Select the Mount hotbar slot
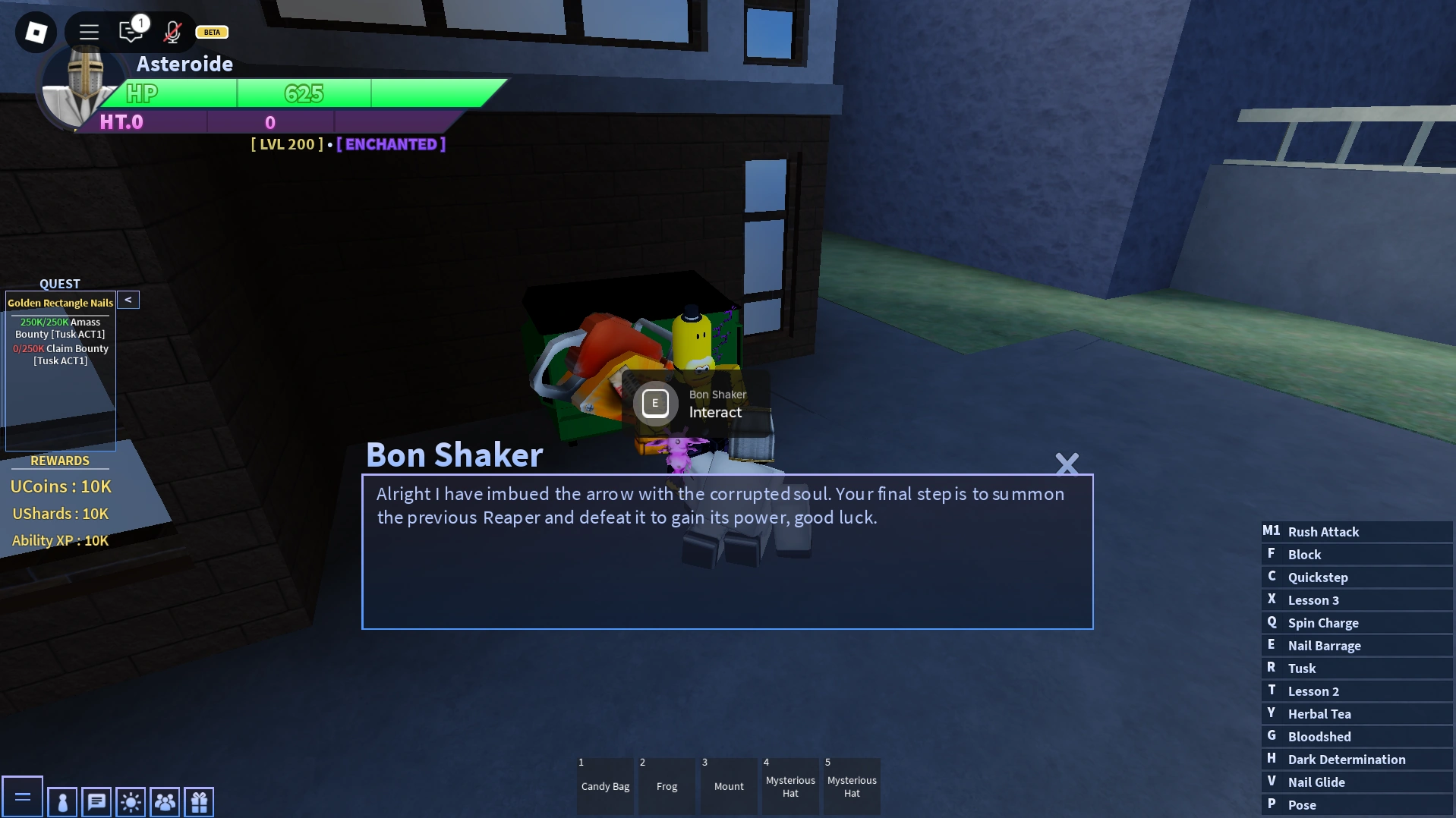The height and width of the screenshot is (818, 1456). point(728,785)
